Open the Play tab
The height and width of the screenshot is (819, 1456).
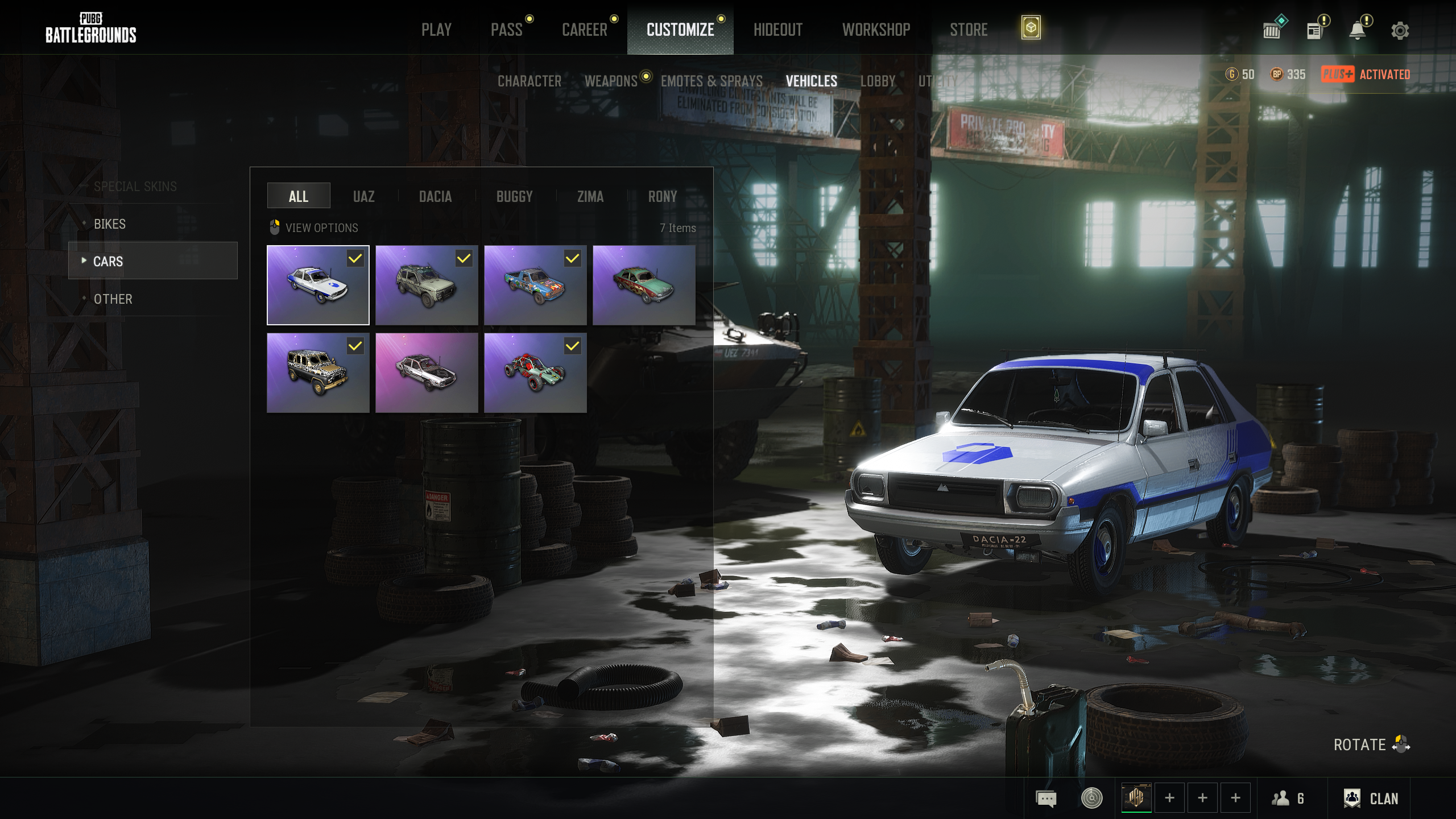point(436,30)
